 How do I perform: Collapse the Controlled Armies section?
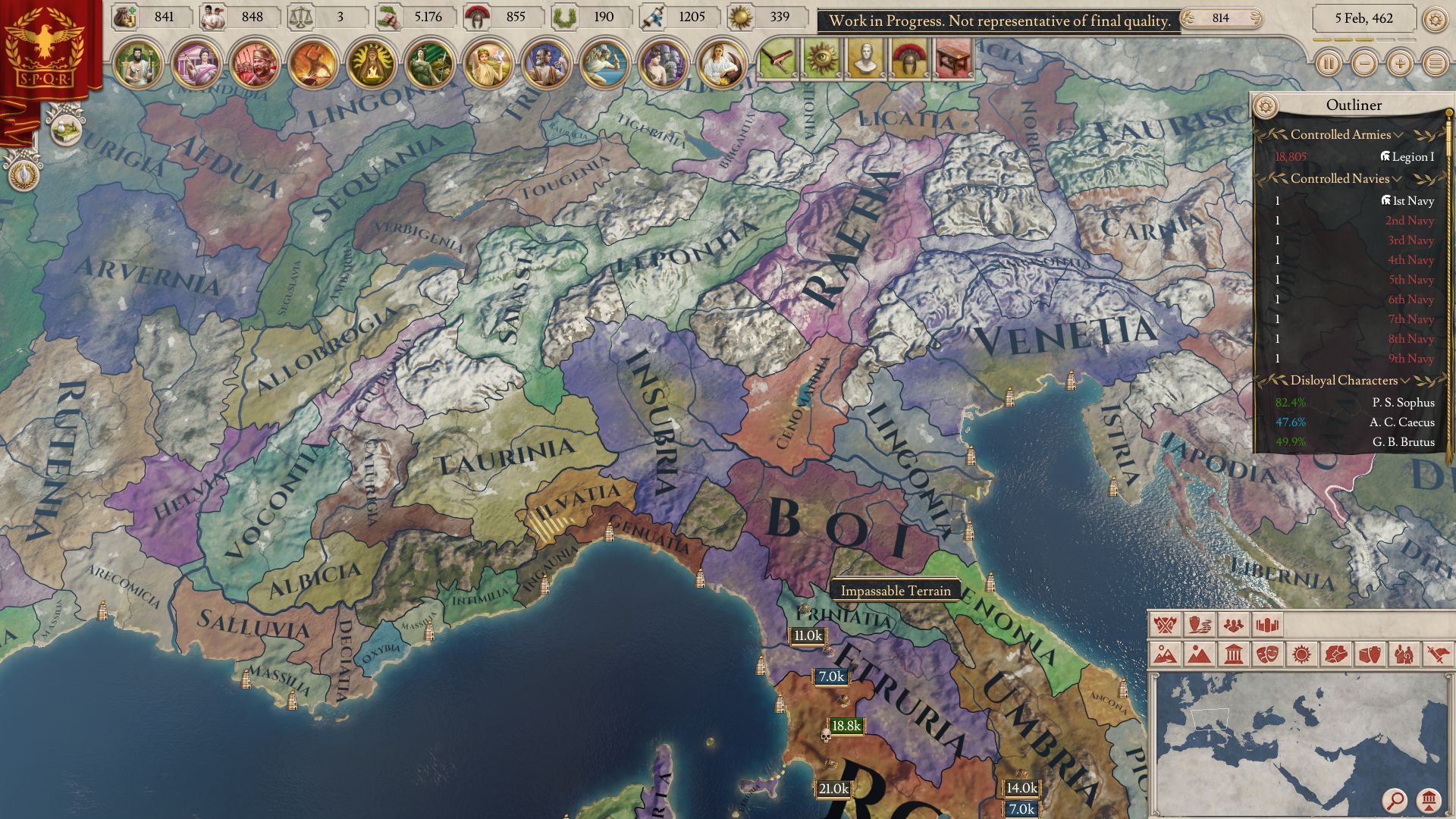tap(1398, 135)
